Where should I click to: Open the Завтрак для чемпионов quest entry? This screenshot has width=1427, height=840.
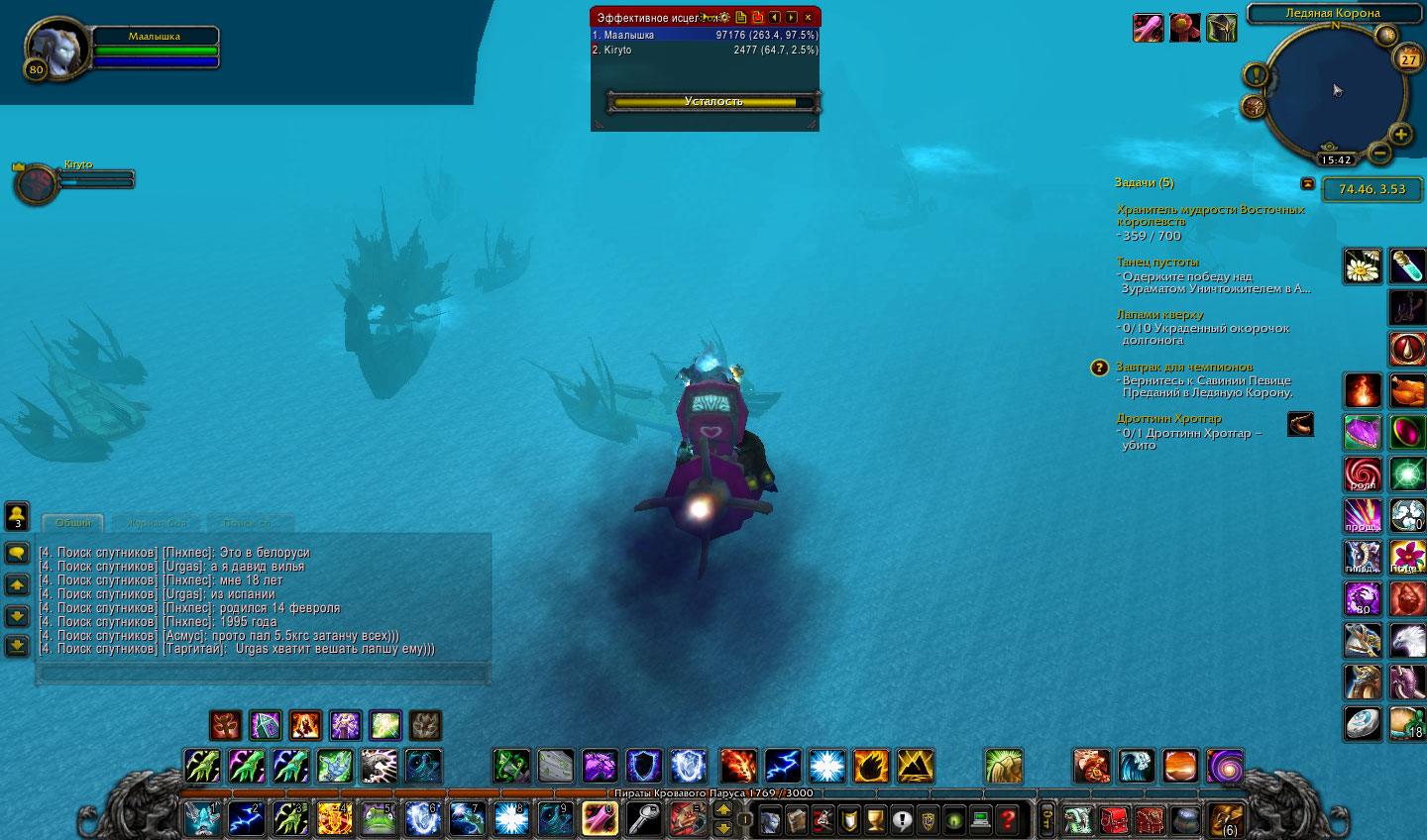[x=1184, y=367]
